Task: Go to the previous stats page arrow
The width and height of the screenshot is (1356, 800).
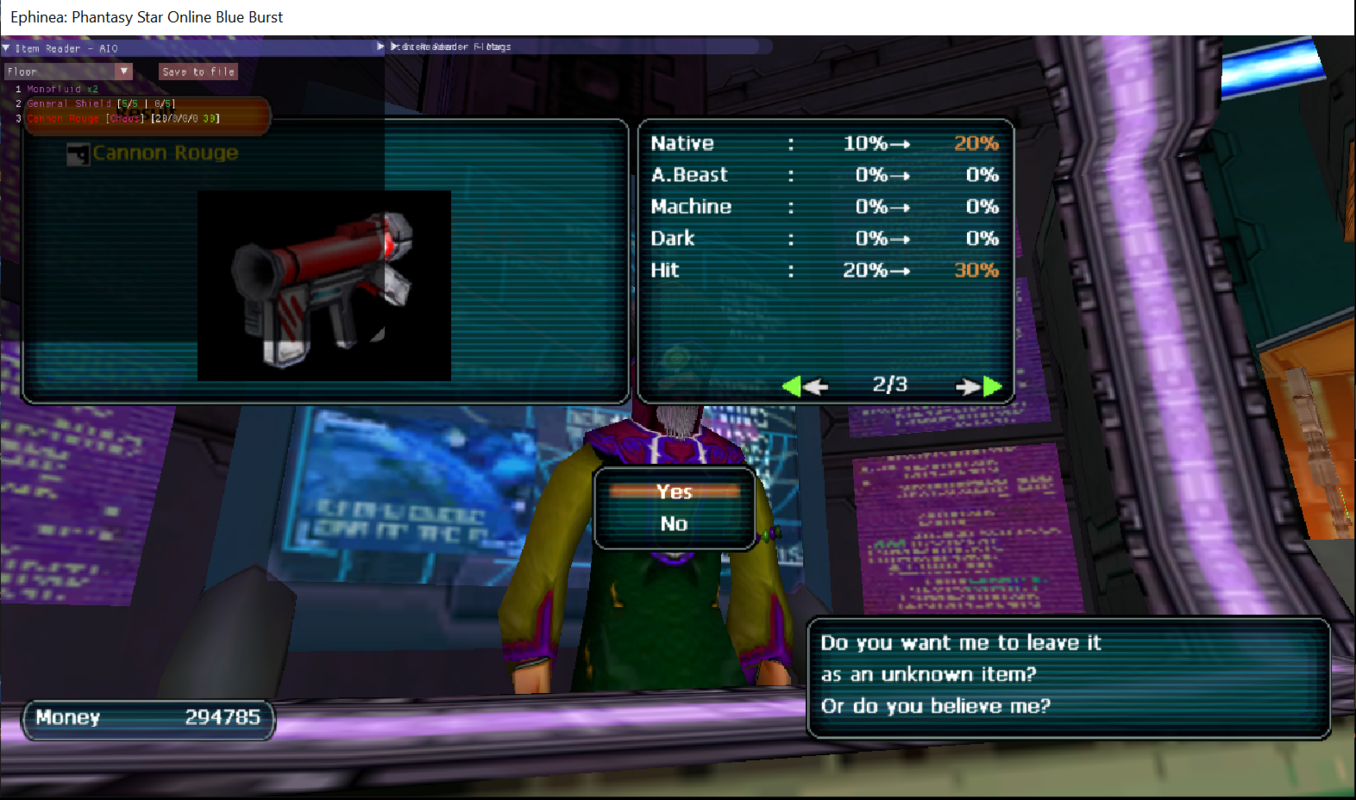Action: [804, 386]
